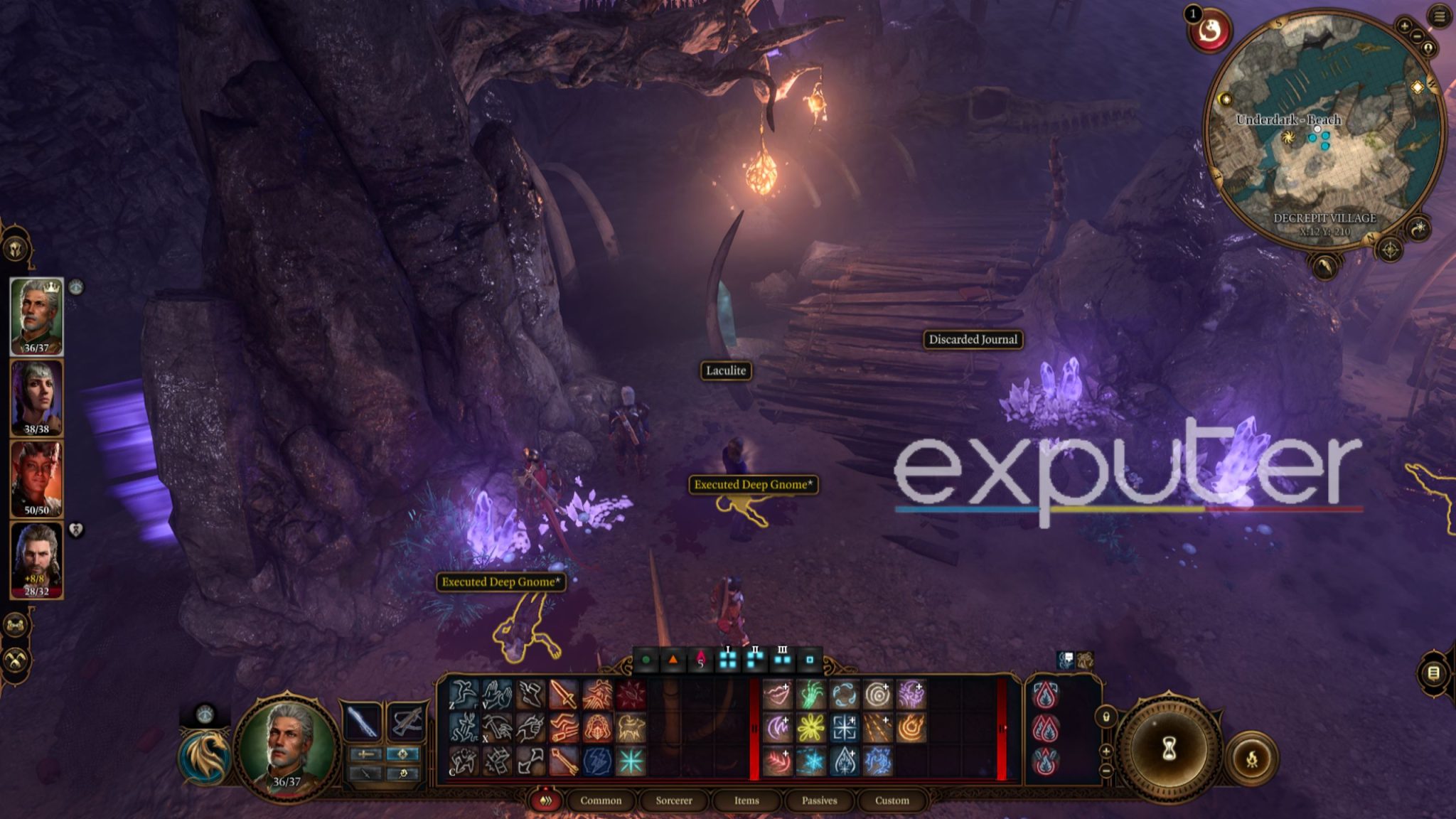Zoom in on the minimap

(1404, 26)
